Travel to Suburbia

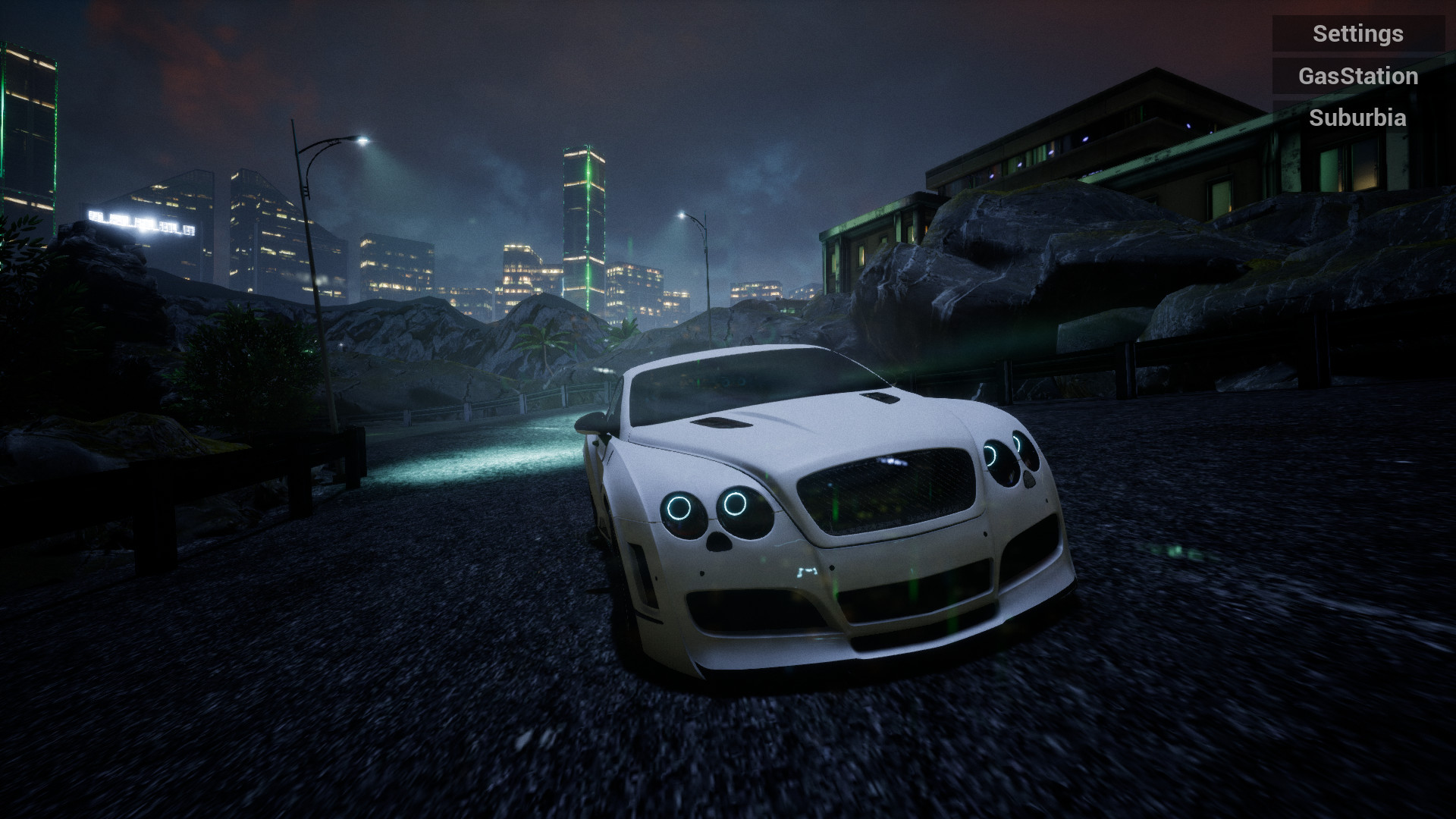point(1357,118)
